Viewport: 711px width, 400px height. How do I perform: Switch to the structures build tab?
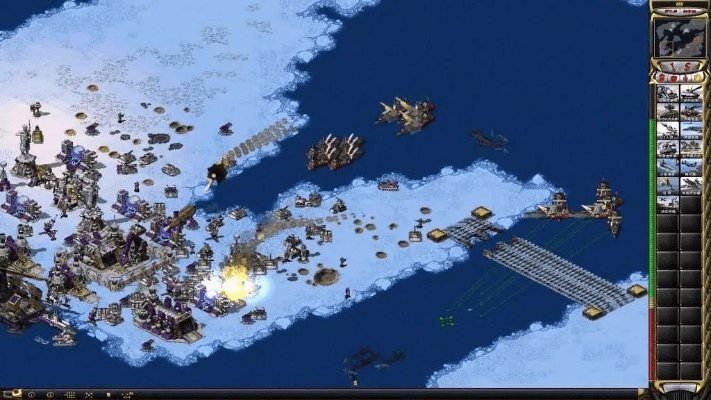coord(662,77)
